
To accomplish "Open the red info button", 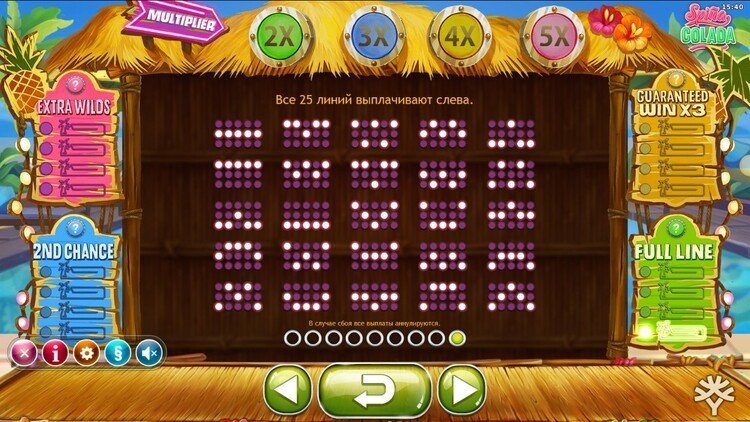I will tap(55, 352).
